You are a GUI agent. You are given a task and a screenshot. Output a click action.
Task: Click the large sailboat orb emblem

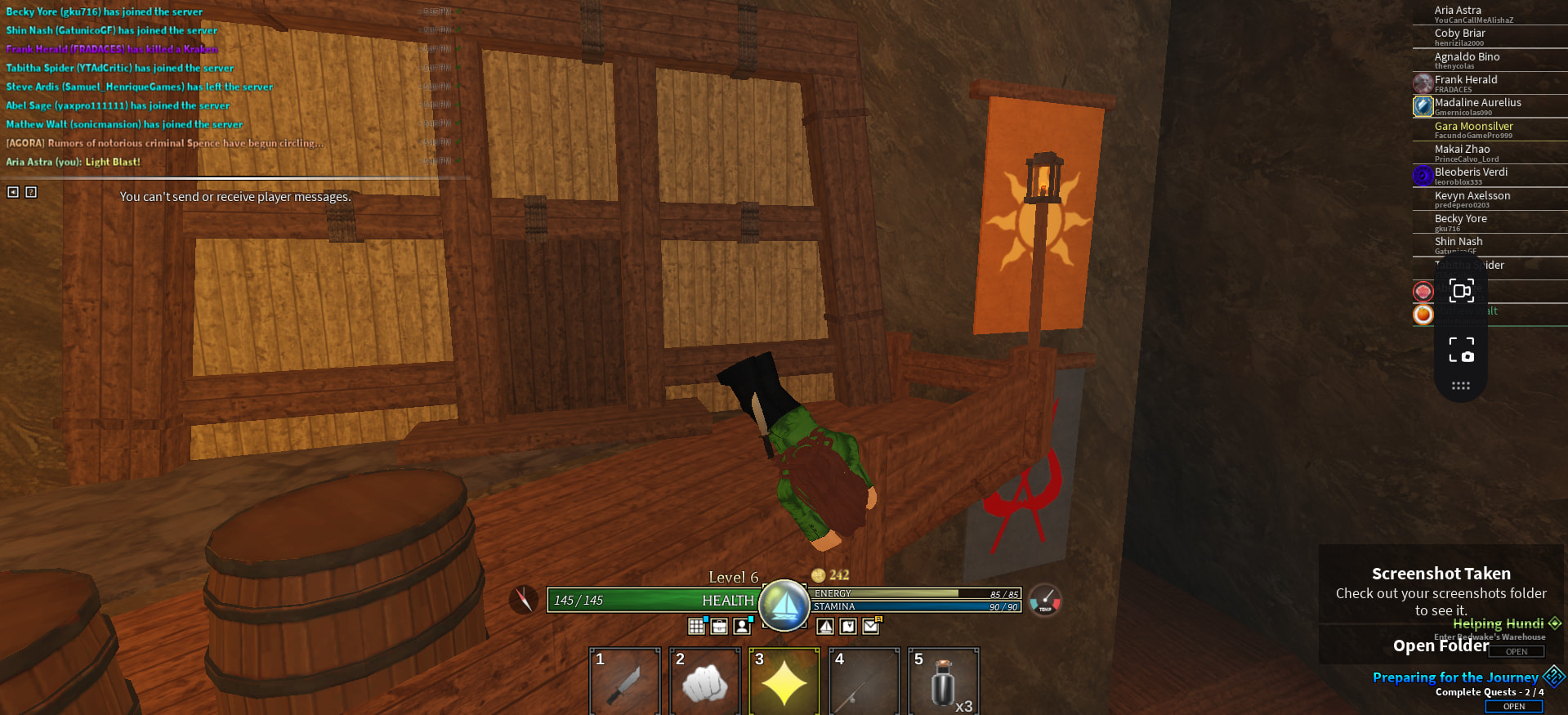(x=784, y=606)
